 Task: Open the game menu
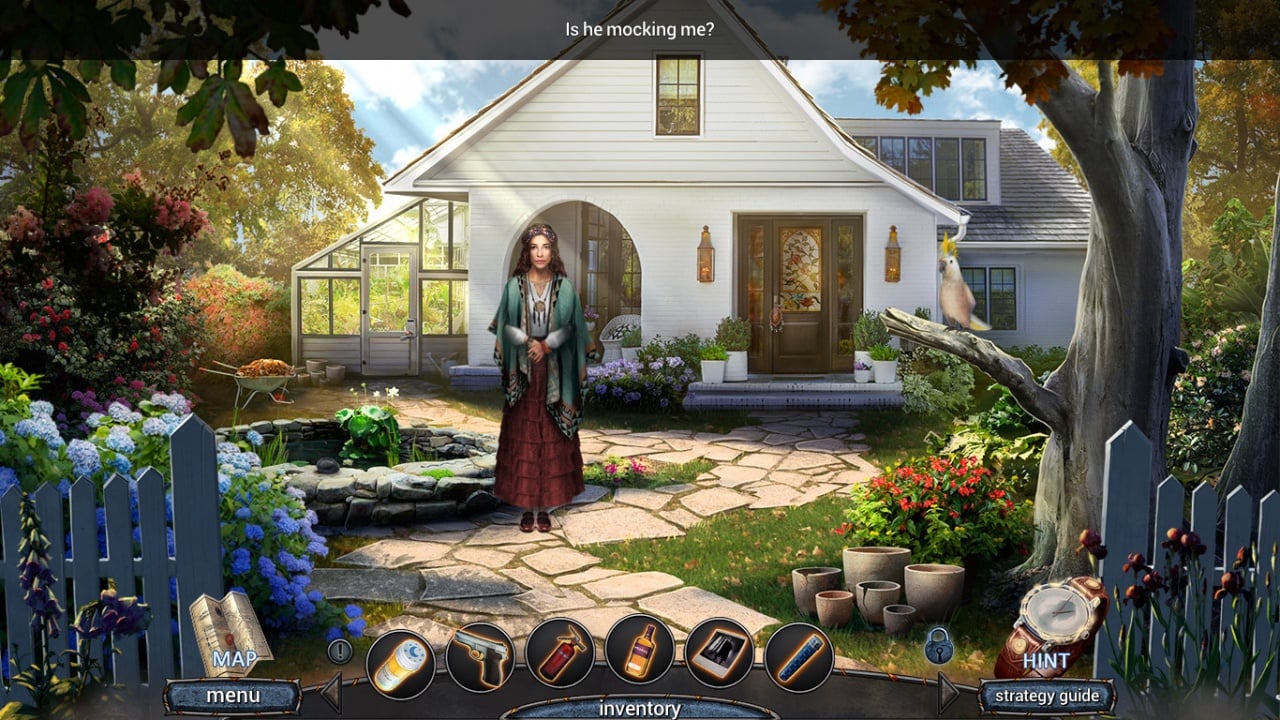pos(233,695)
